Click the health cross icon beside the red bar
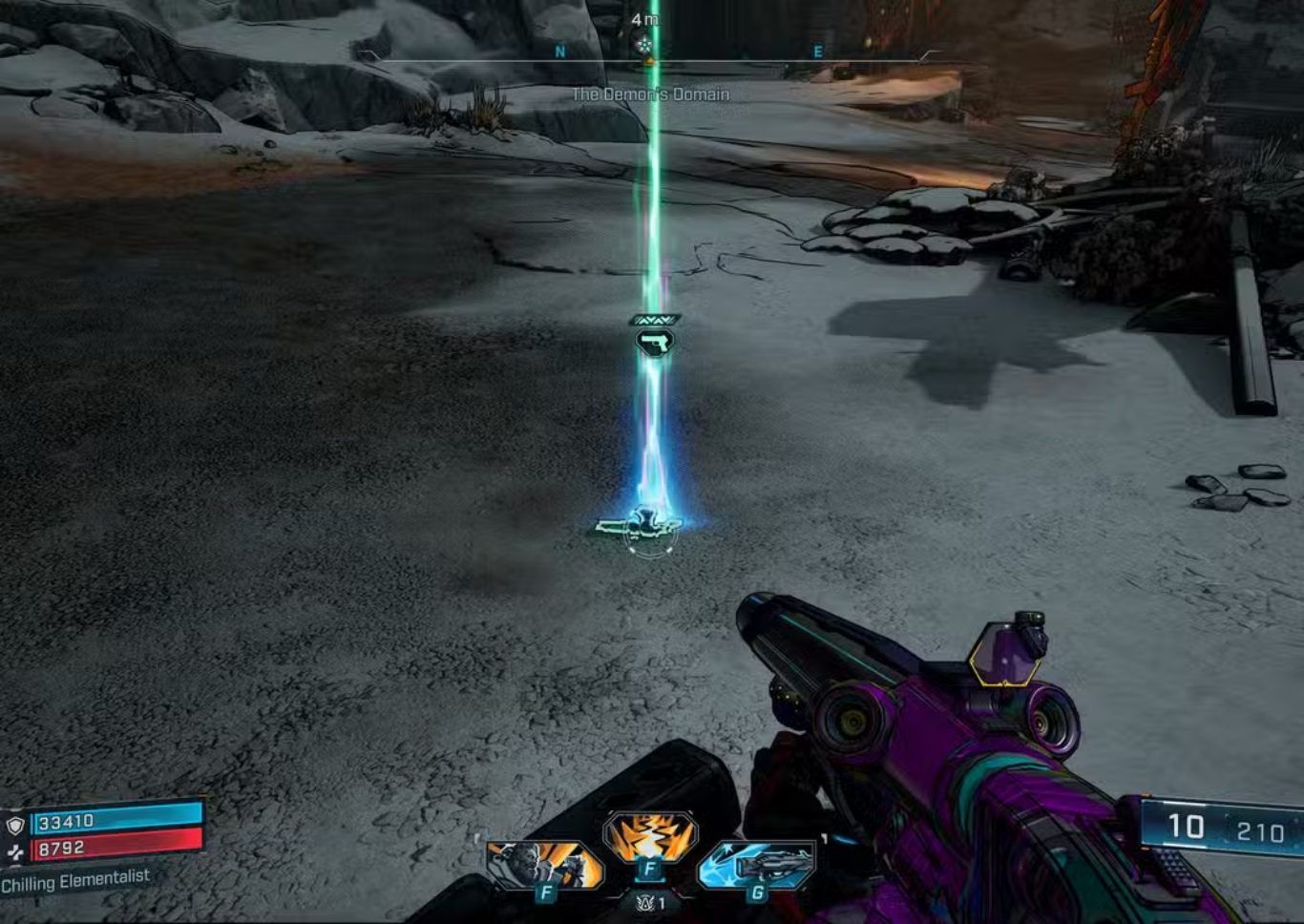The height and width of the screenshot is (924, 1304). [15, 851]
